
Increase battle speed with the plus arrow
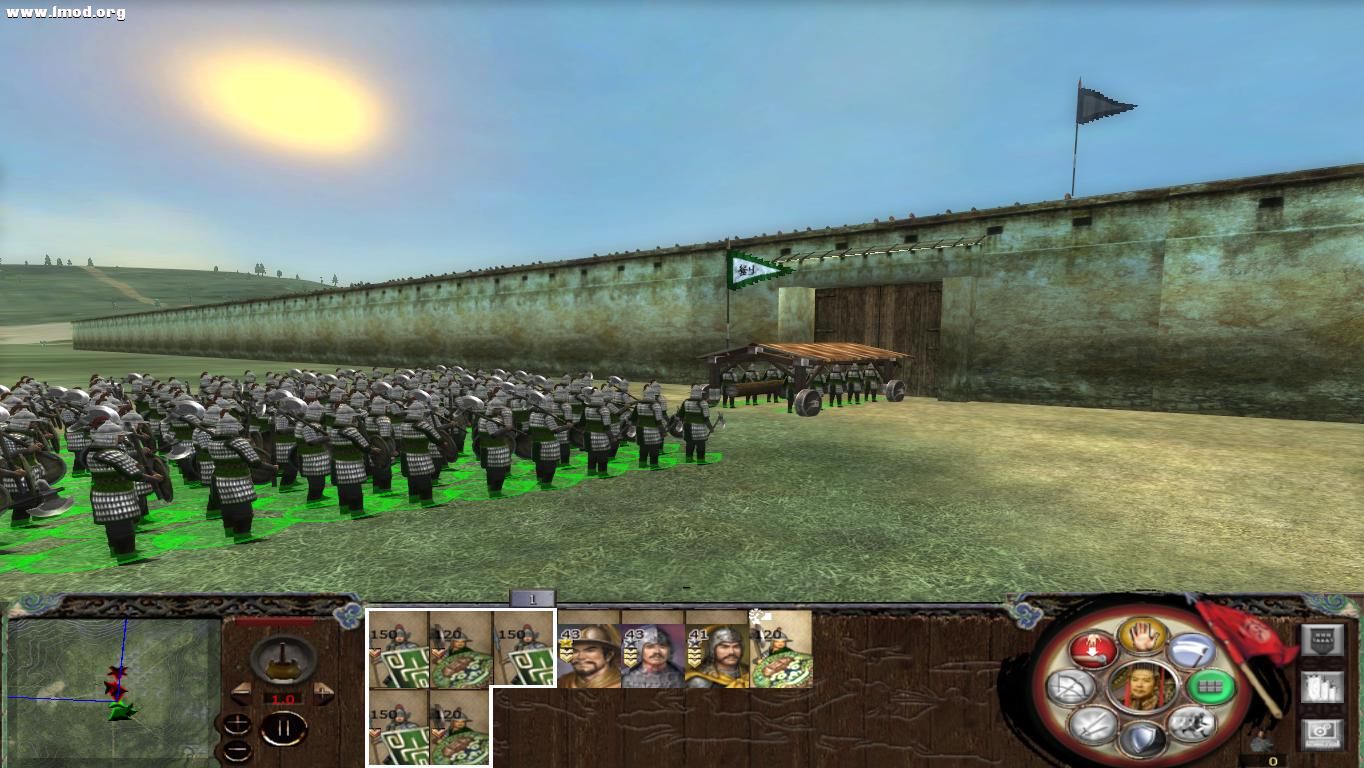(x=322, y=694)
